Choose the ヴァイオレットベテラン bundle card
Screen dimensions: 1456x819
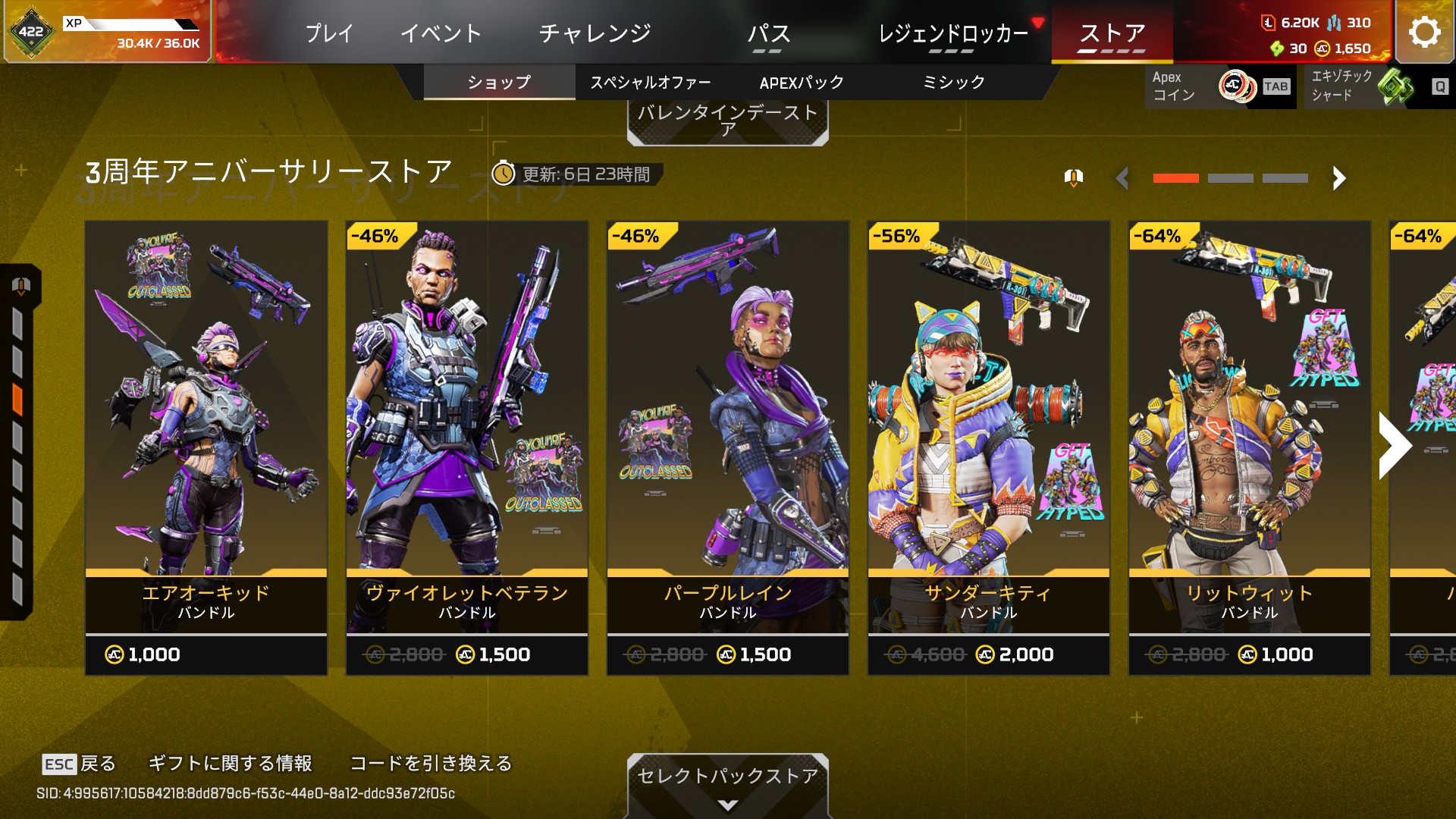pos(467,447)
